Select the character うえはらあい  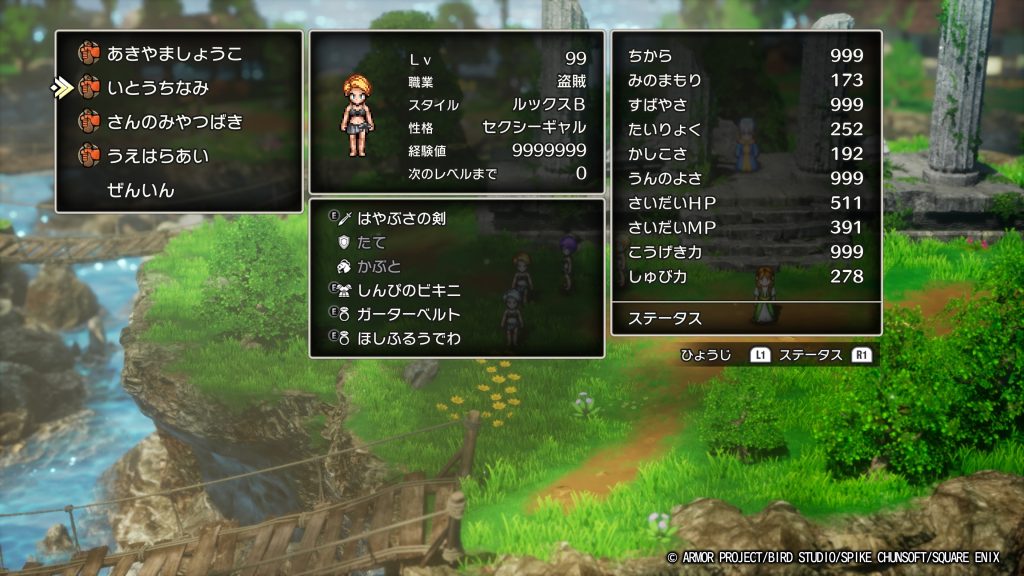point(157,156)
